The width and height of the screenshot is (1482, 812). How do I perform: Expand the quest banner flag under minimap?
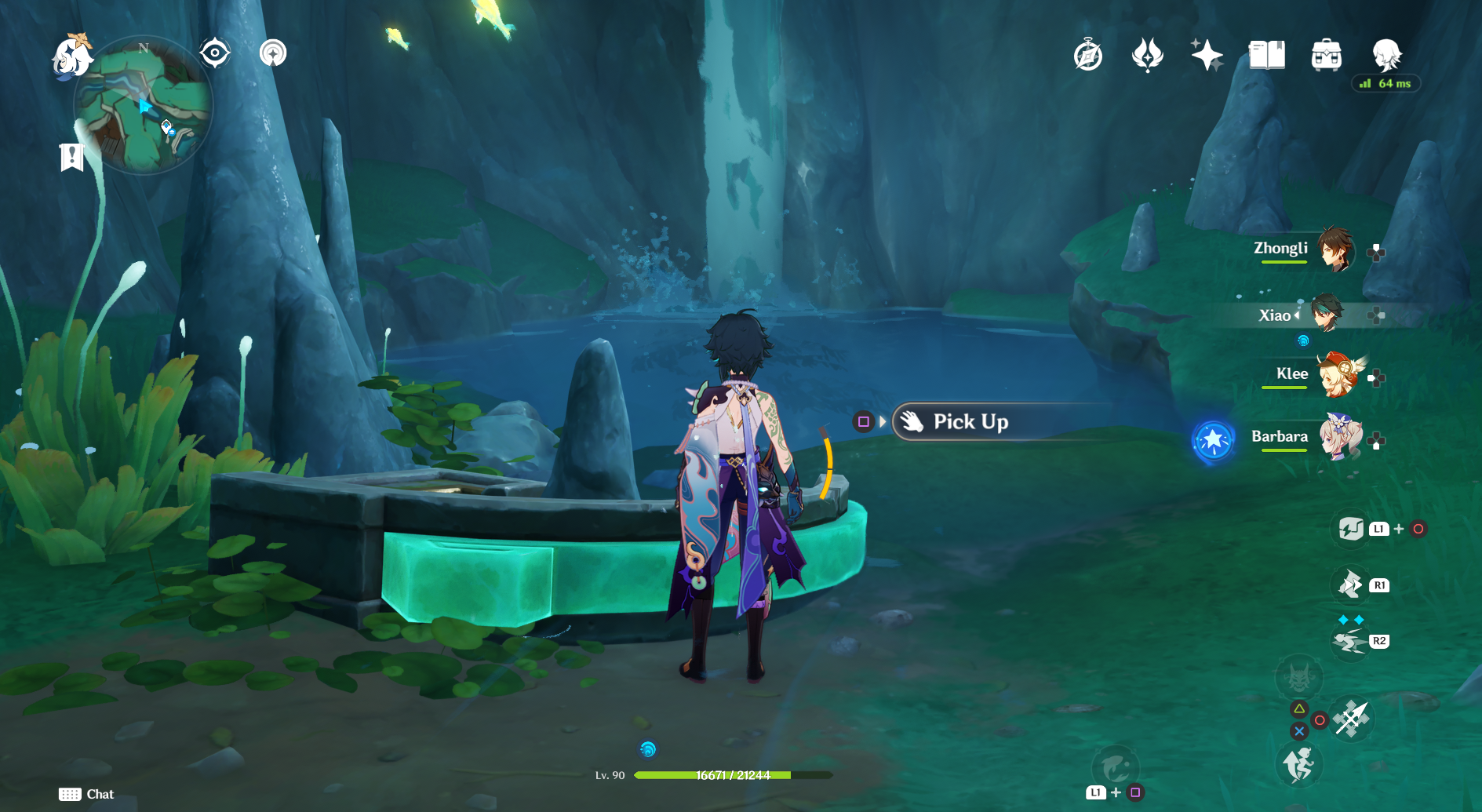click(x=71, y=156)
